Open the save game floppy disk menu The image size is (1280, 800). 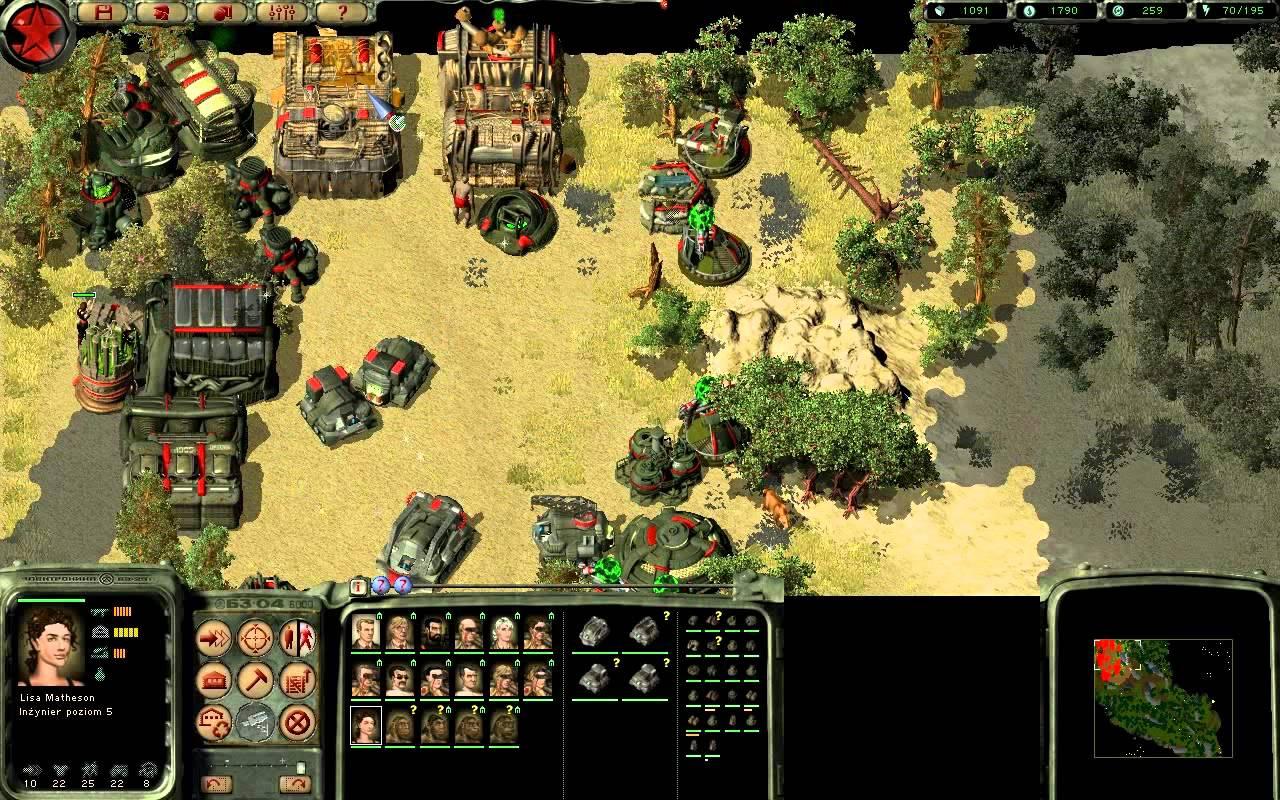pyautogui.click(x=101, y=13)
